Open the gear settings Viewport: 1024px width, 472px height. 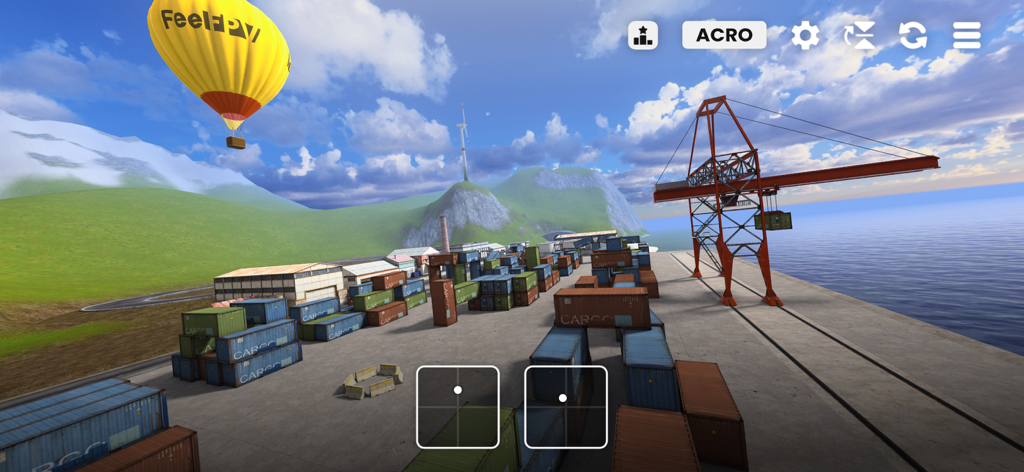[x=805, y=36]
